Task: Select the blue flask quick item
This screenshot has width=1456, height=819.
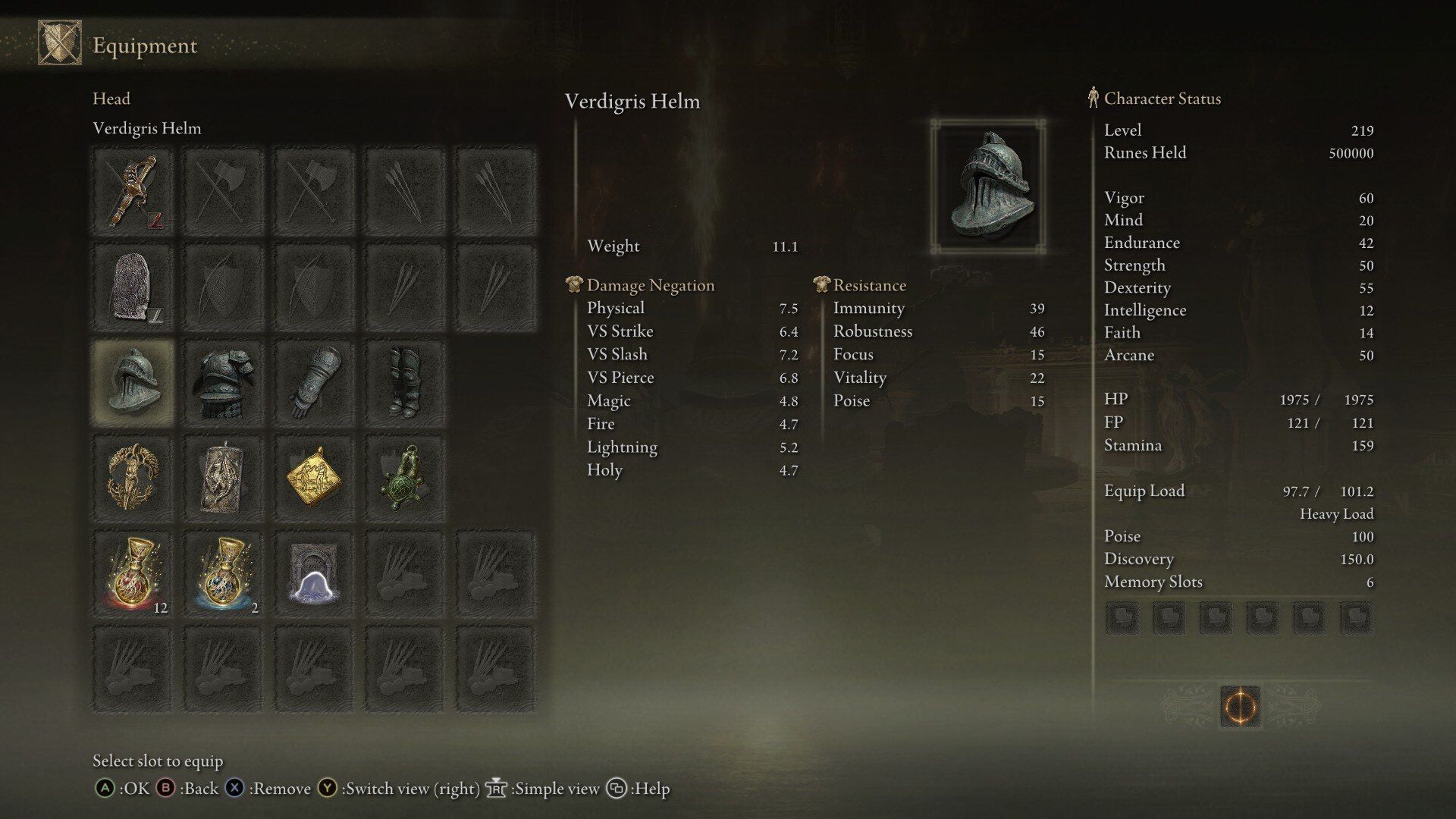Action: [x=223, y=573]
